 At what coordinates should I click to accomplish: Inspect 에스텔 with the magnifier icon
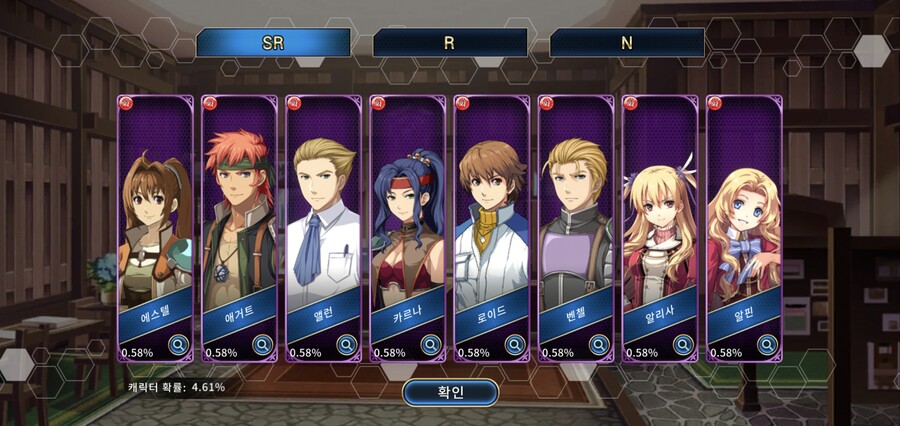point(179,345)
